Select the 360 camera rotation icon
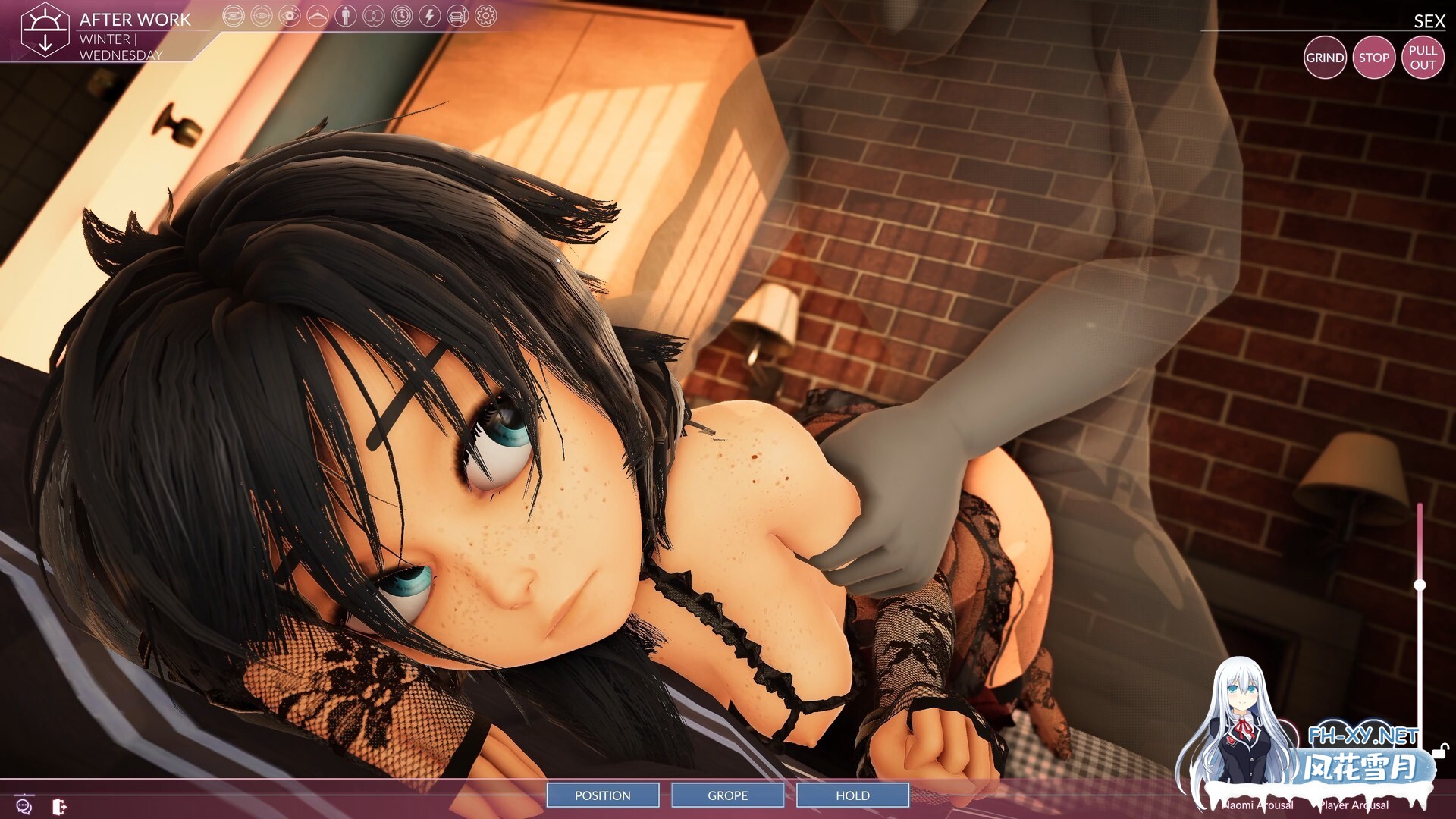1456x819 pixels. tap(234, 16)
